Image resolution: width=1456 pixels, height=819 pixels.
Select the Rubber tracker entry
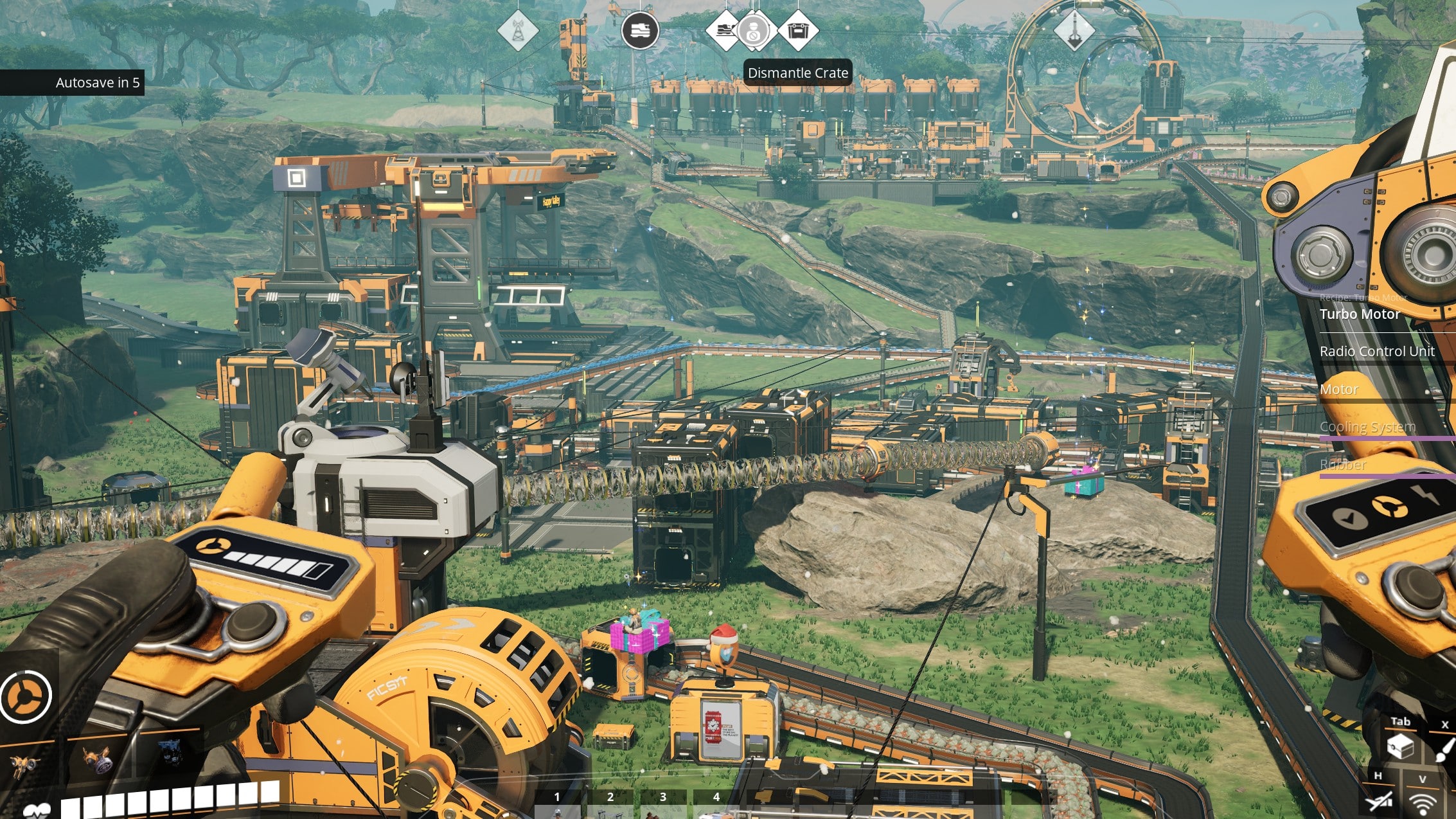[x=1342, y=464]
